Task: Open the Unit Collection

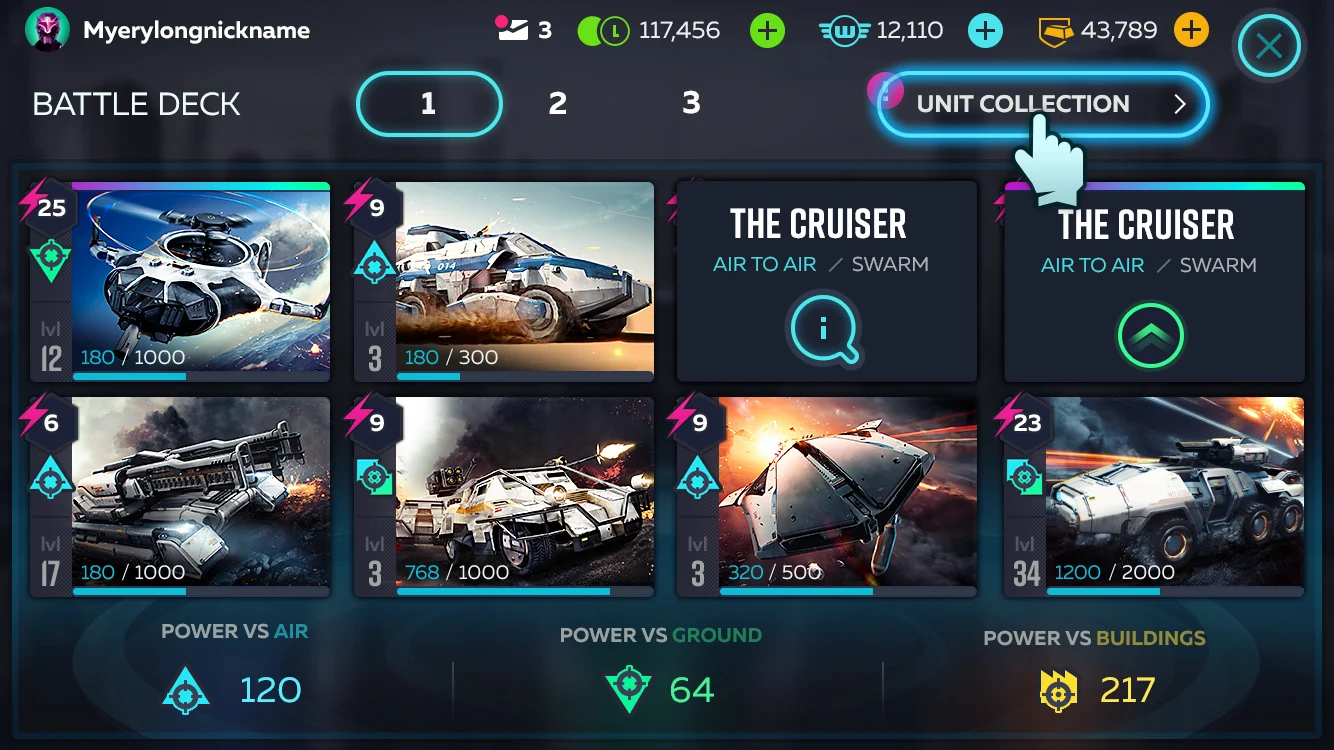Action: pos(1042,104)
